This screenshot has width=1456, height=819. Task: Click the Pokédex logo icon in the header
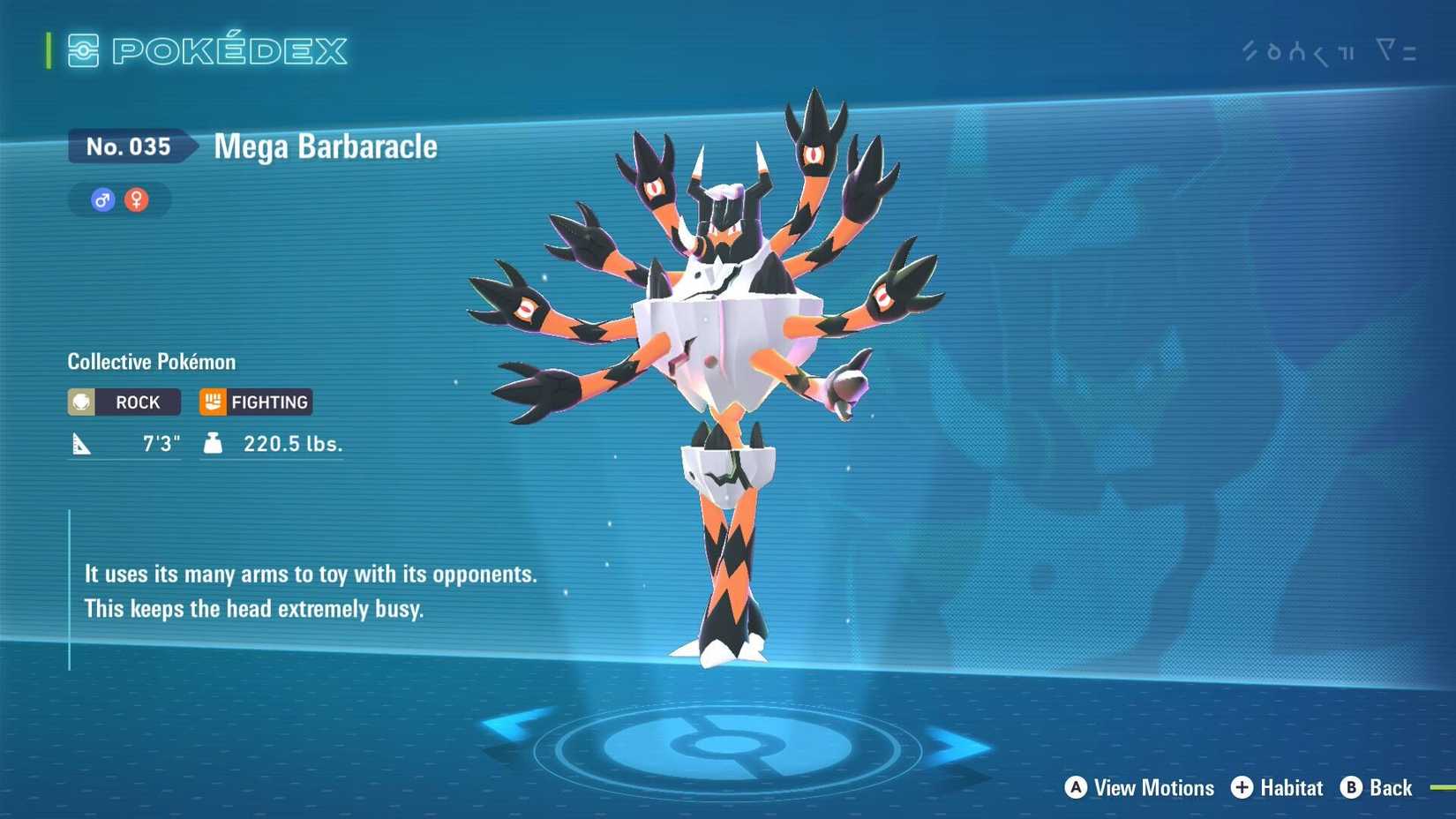tap(83, 51)
